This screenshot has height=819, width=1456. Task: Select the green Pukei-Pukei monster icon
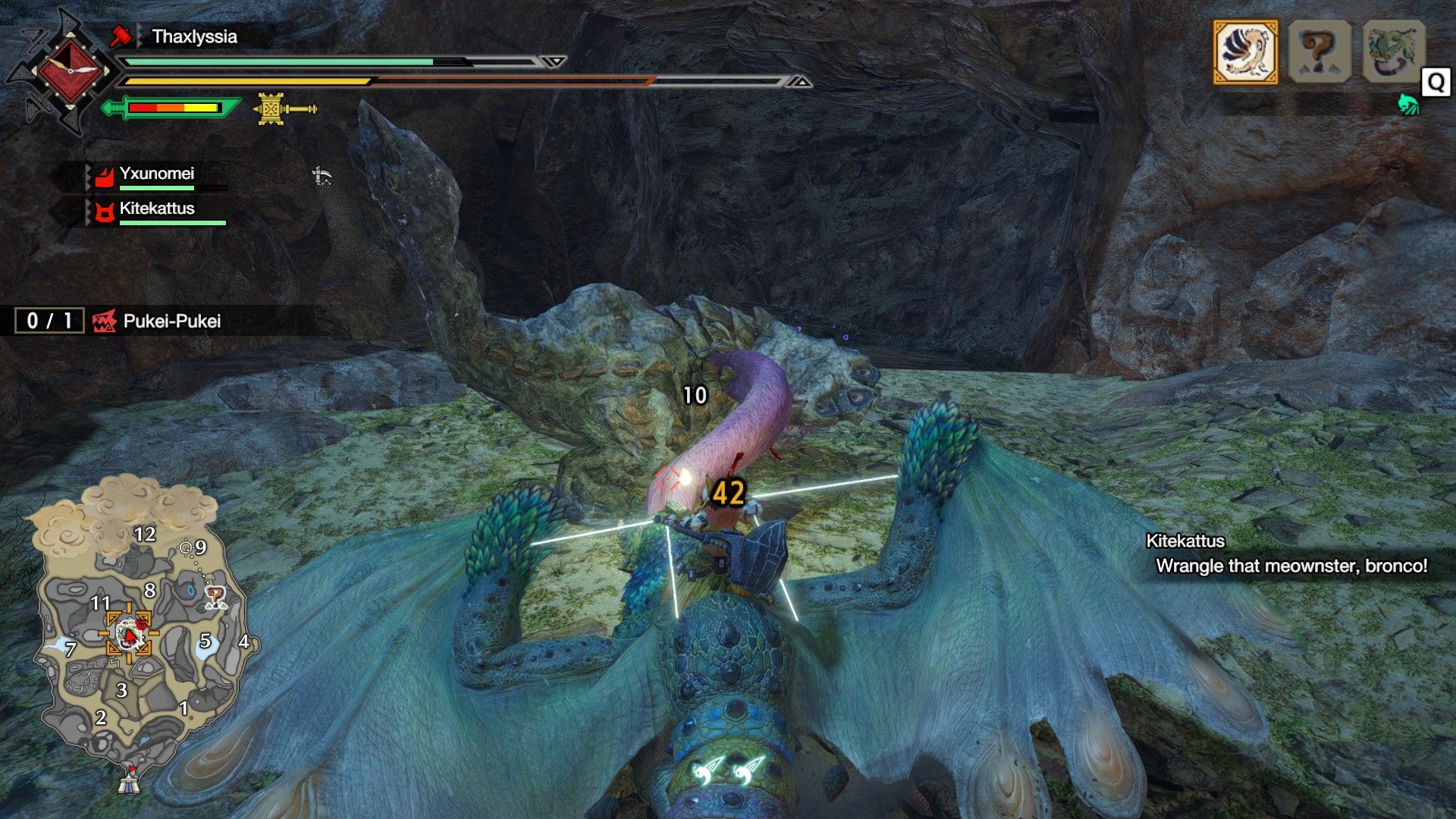pos(1392,52)
